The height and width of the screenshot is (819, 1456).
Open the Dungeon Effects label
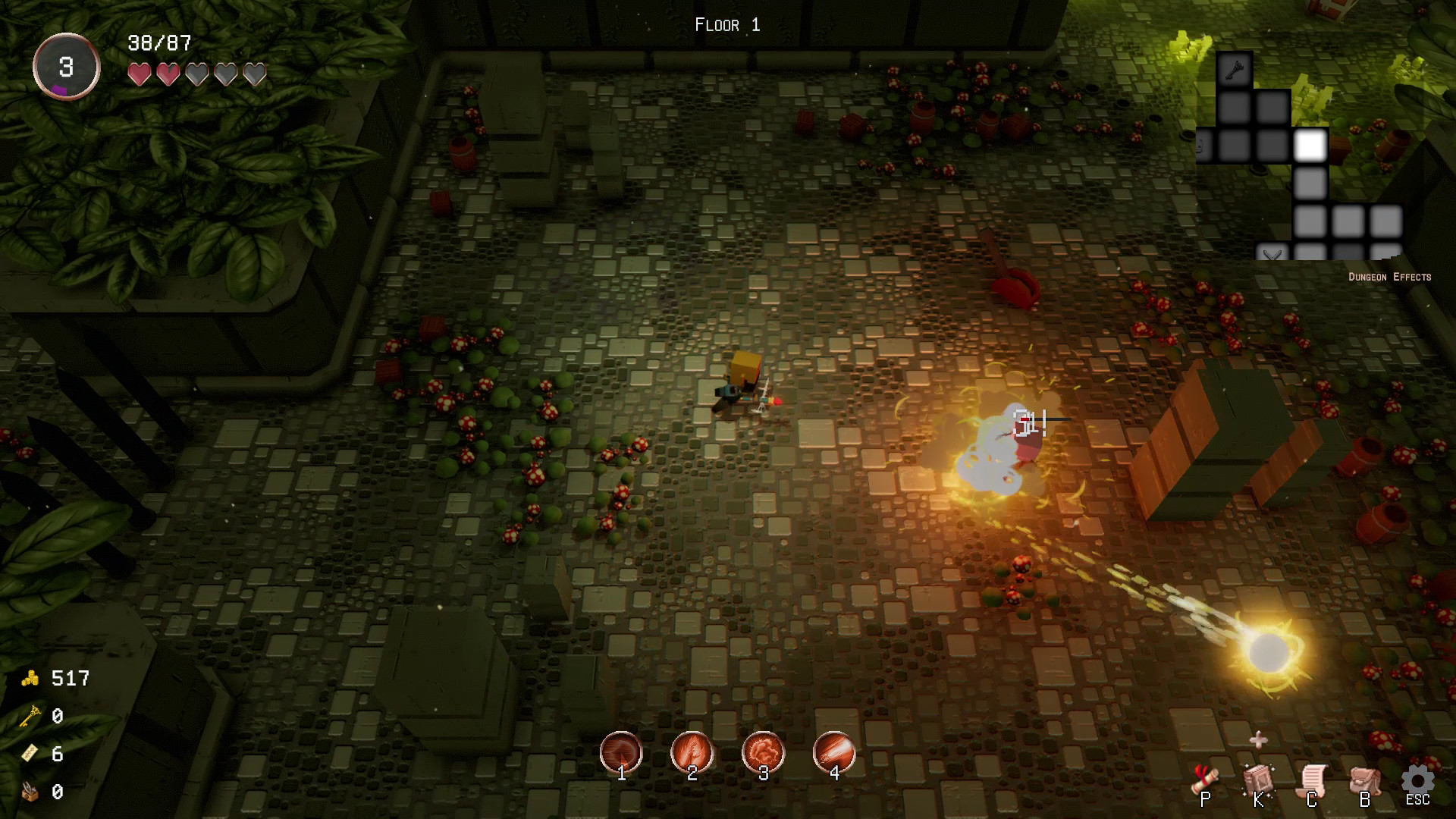pos(1389,277)
